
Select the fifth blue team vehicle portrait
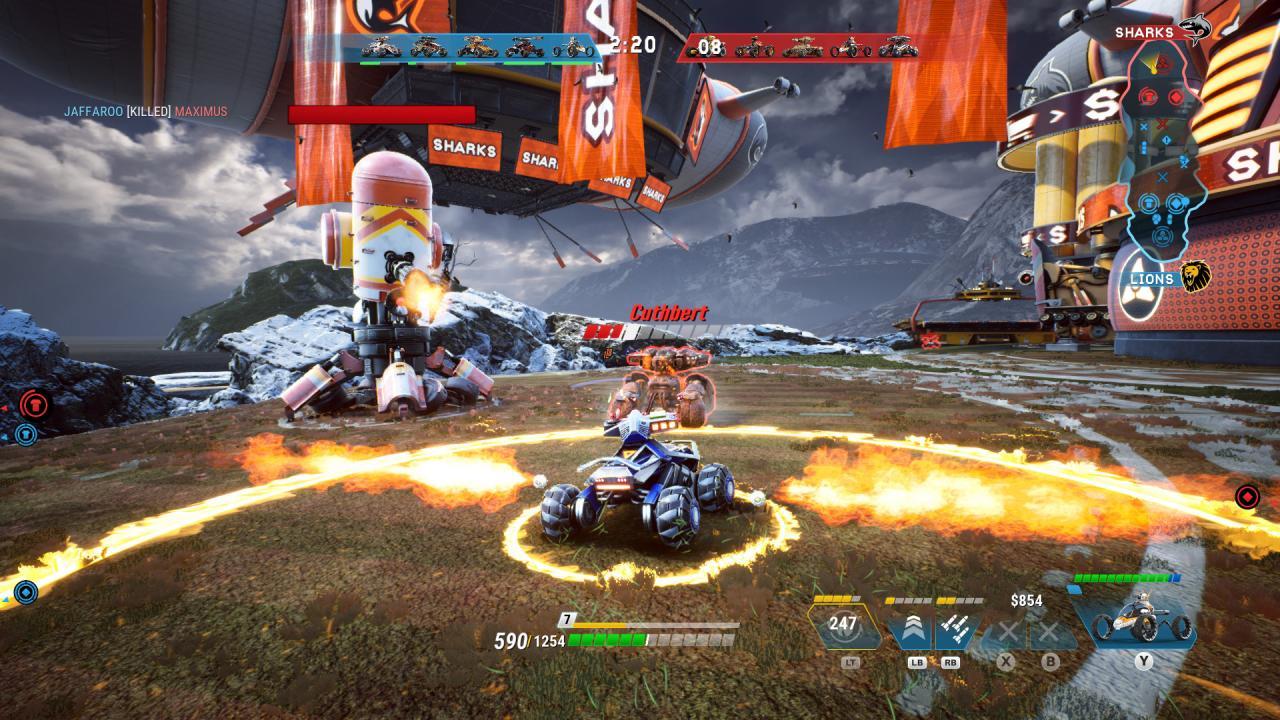[571, 49]
